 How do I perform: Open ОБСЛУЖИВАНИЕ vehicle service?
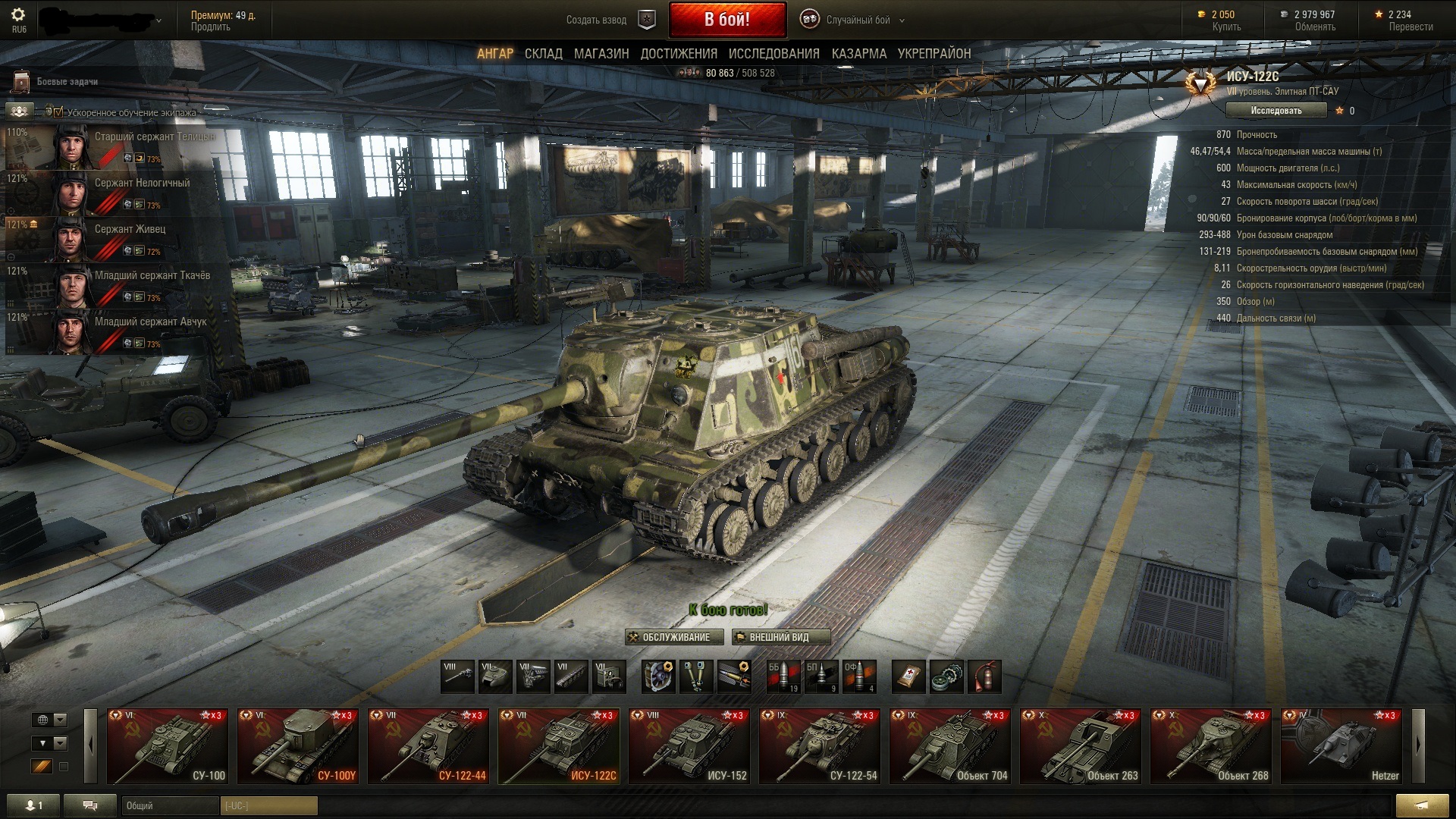point(669,637)
